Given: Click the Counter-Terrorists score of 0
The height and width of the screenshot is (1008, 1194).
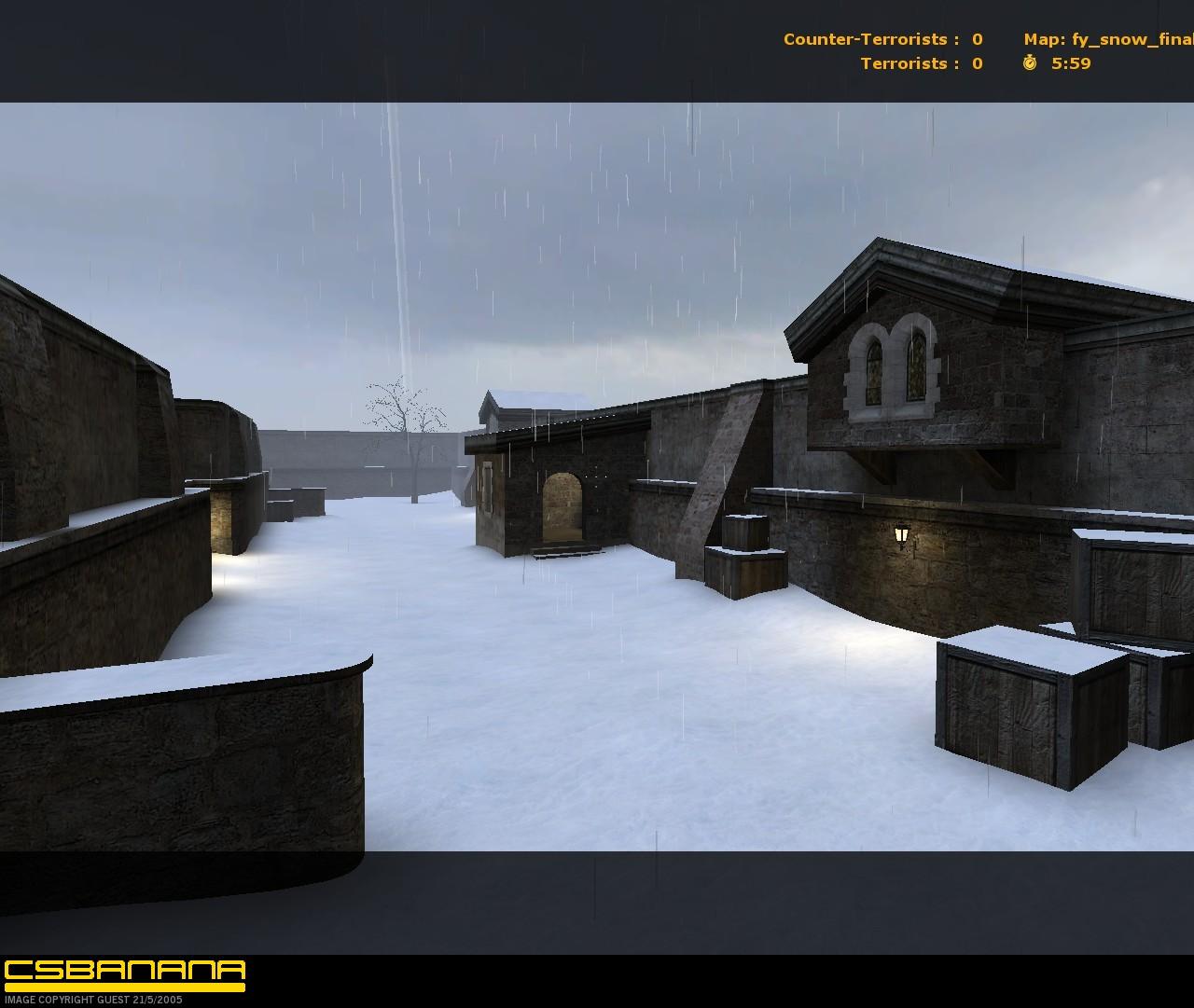Looking at the screenshot, I should (976, 39).
